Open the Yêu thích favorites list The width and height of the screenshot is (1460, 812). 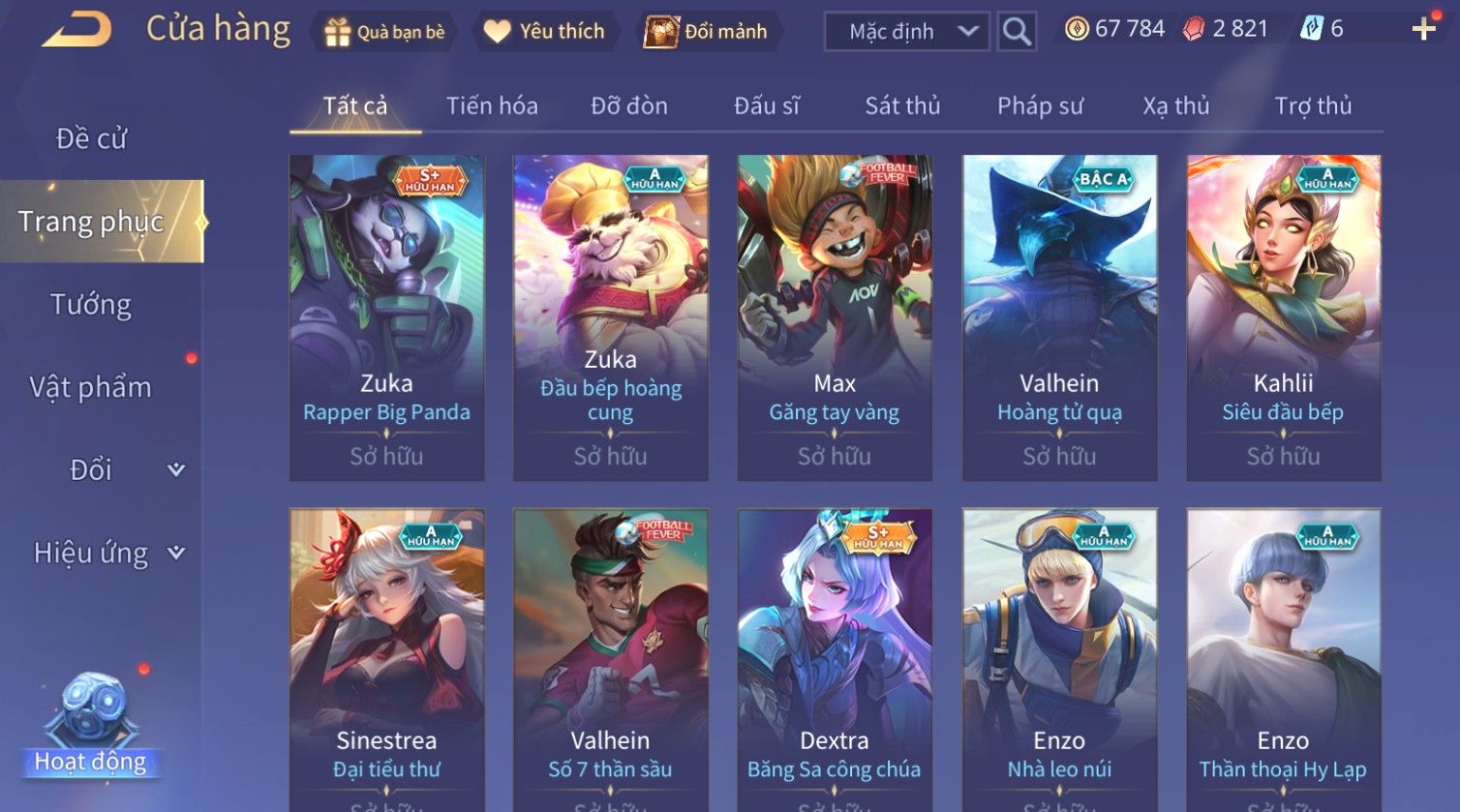pyautogui.click(x=544, y=32)
